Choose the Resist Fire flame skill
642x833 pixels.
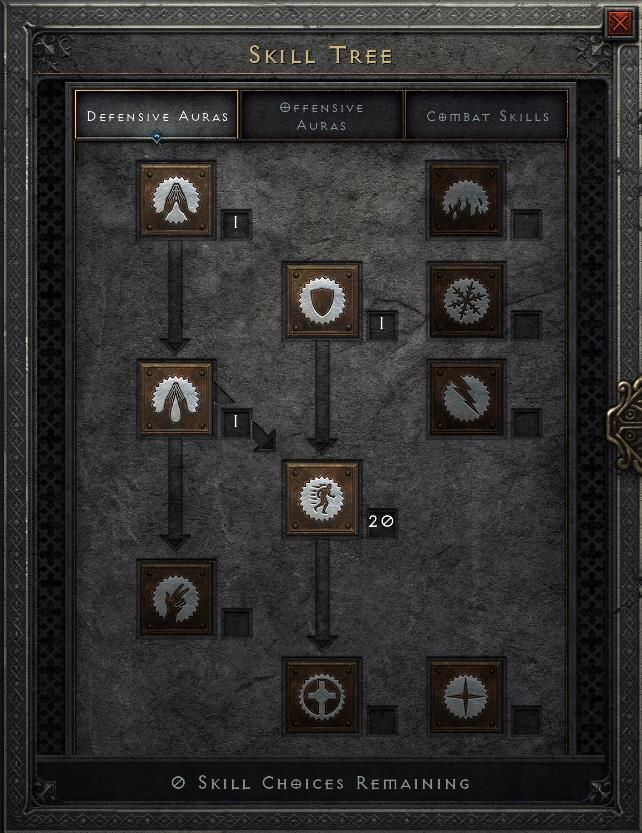coord(466,200)
